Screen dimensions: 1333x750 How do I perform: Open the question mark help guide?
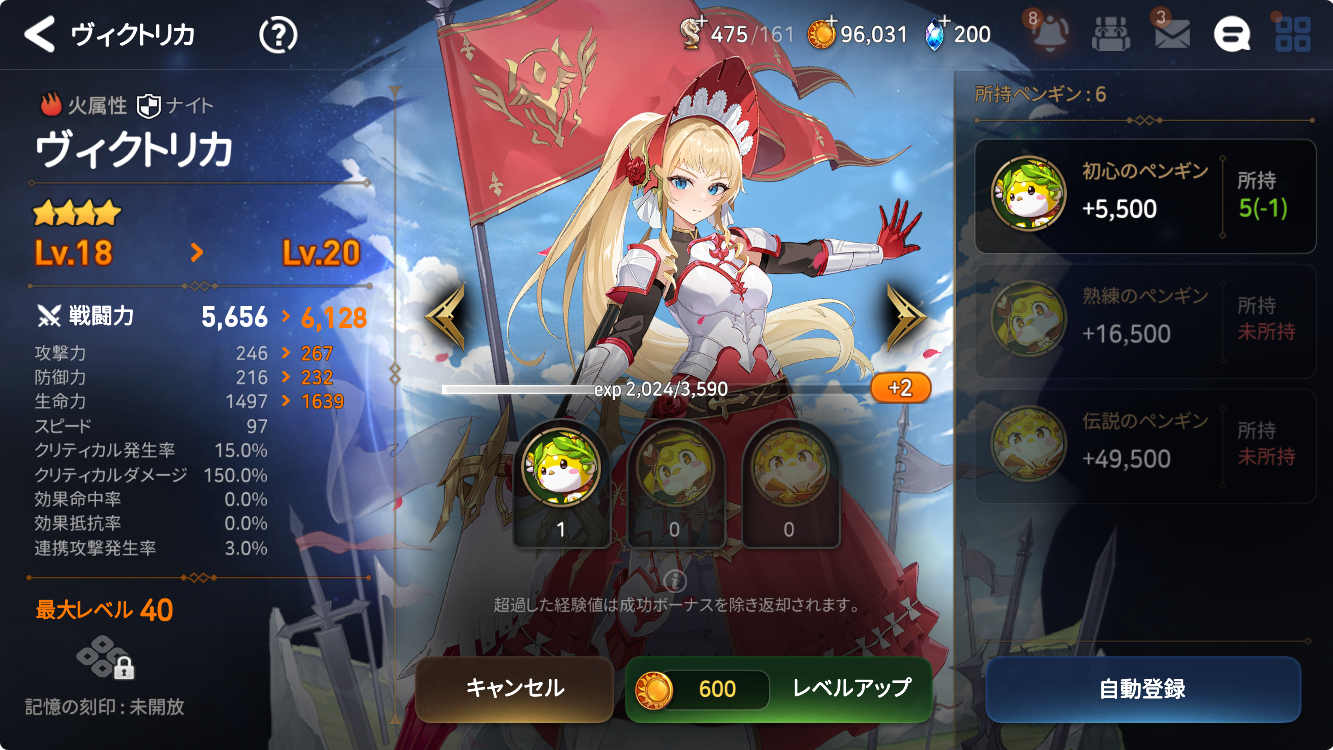pos(277,35)
